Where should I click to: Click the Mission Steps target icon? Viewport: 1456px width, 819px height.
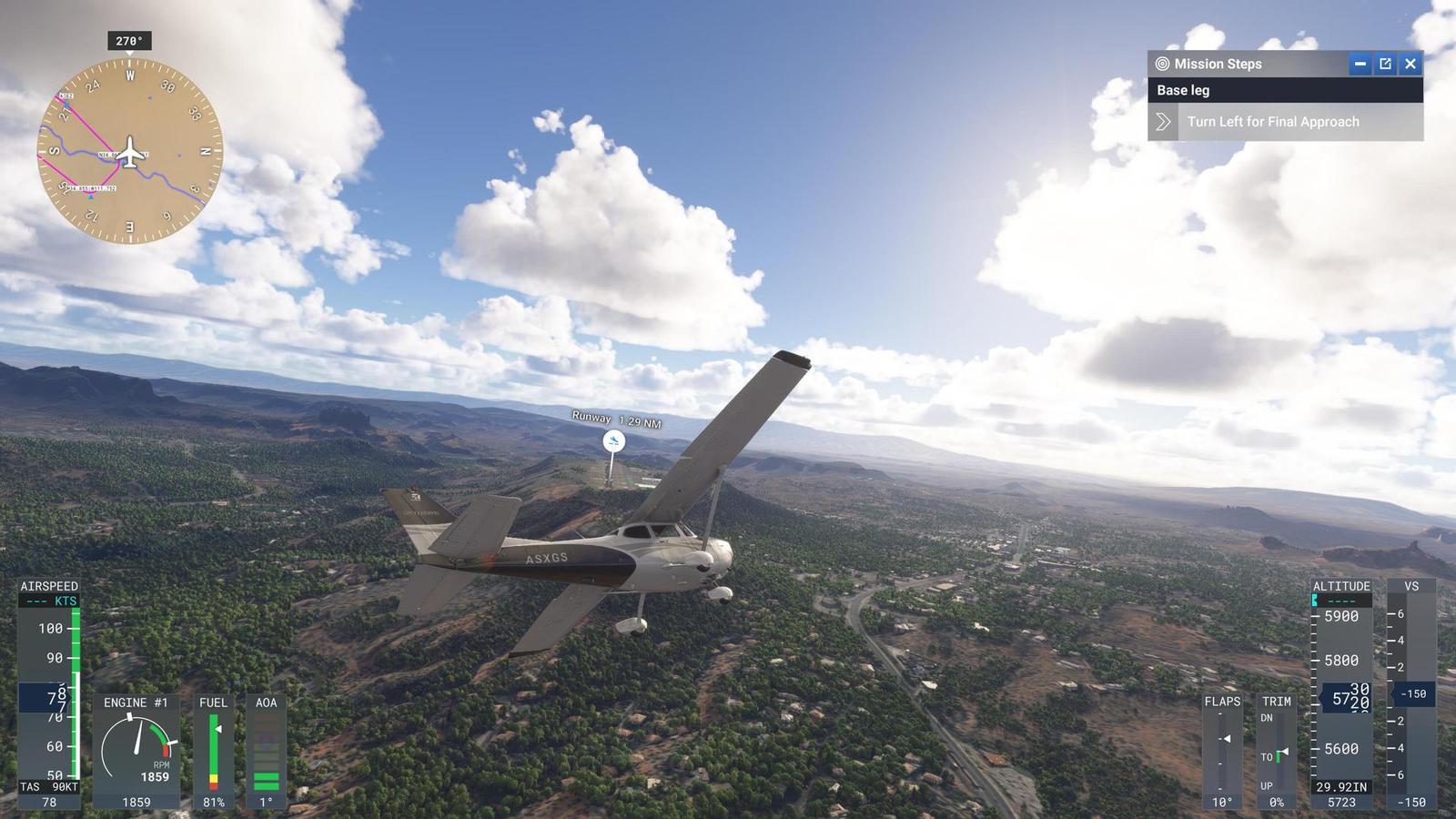(x=1162, y=64)
